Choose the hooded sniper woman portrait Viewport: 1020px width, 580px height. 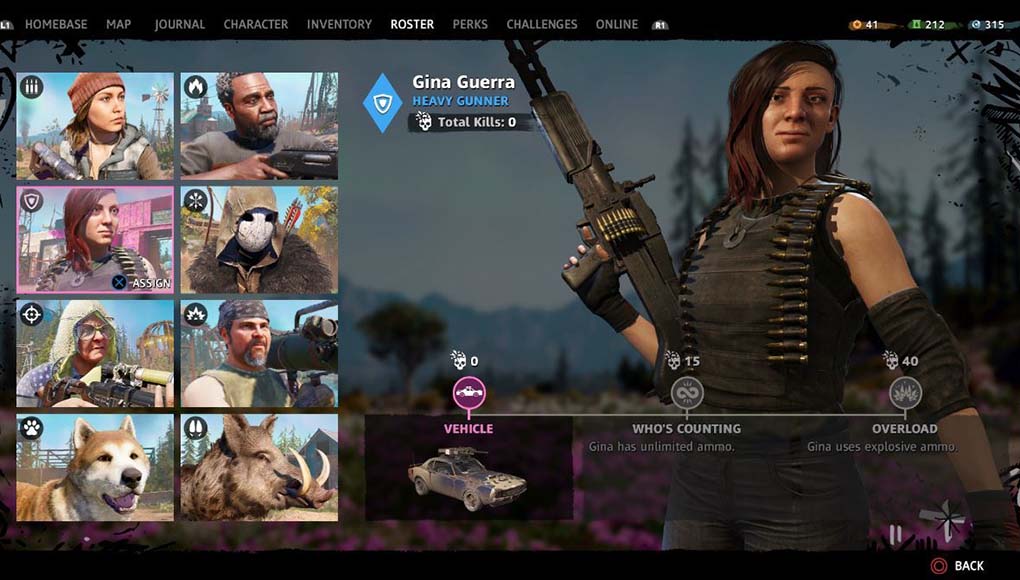pos(95,354)
